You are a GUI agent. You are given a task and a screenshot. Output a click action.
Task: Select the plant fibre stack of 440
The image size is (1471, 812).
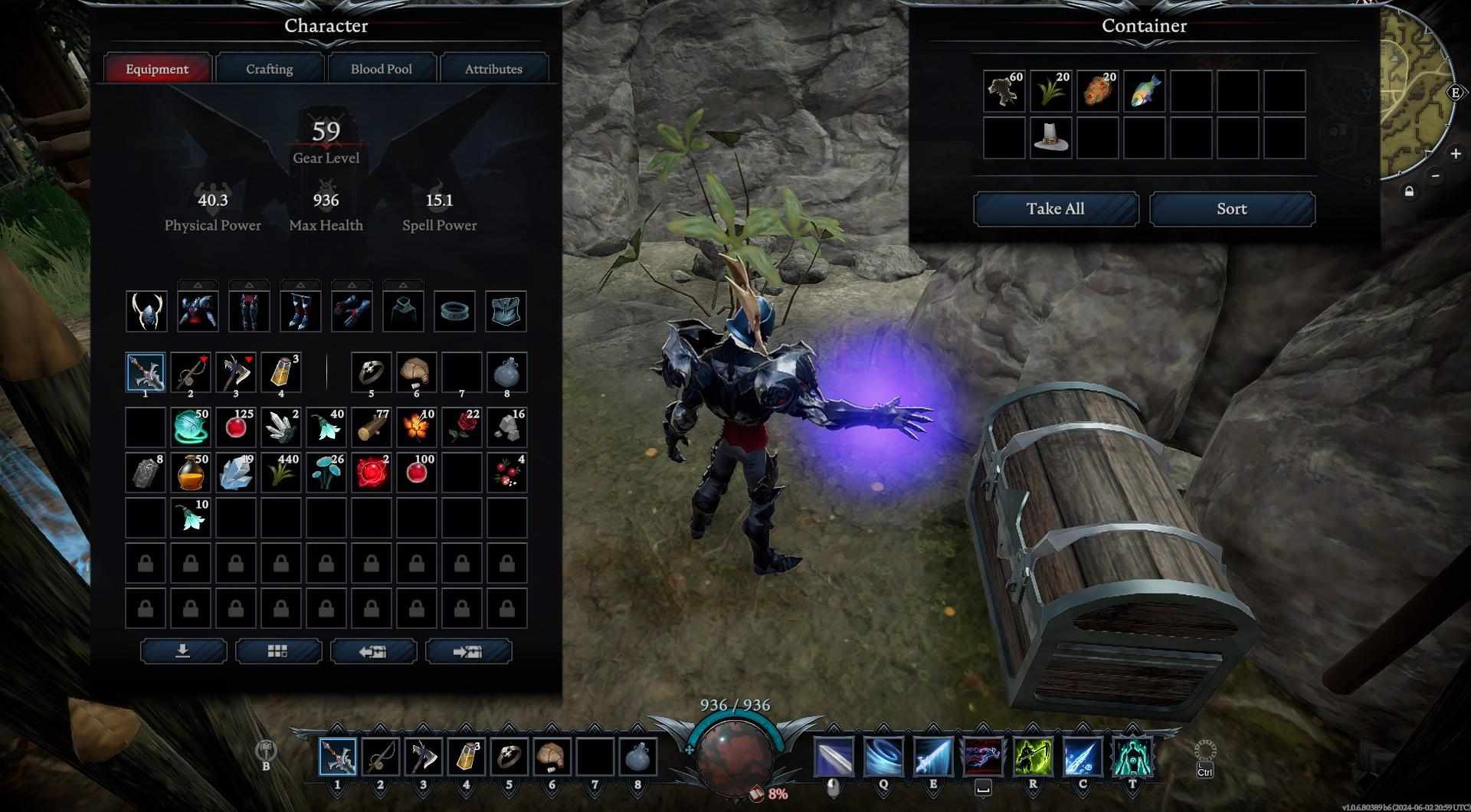(280, 472)
